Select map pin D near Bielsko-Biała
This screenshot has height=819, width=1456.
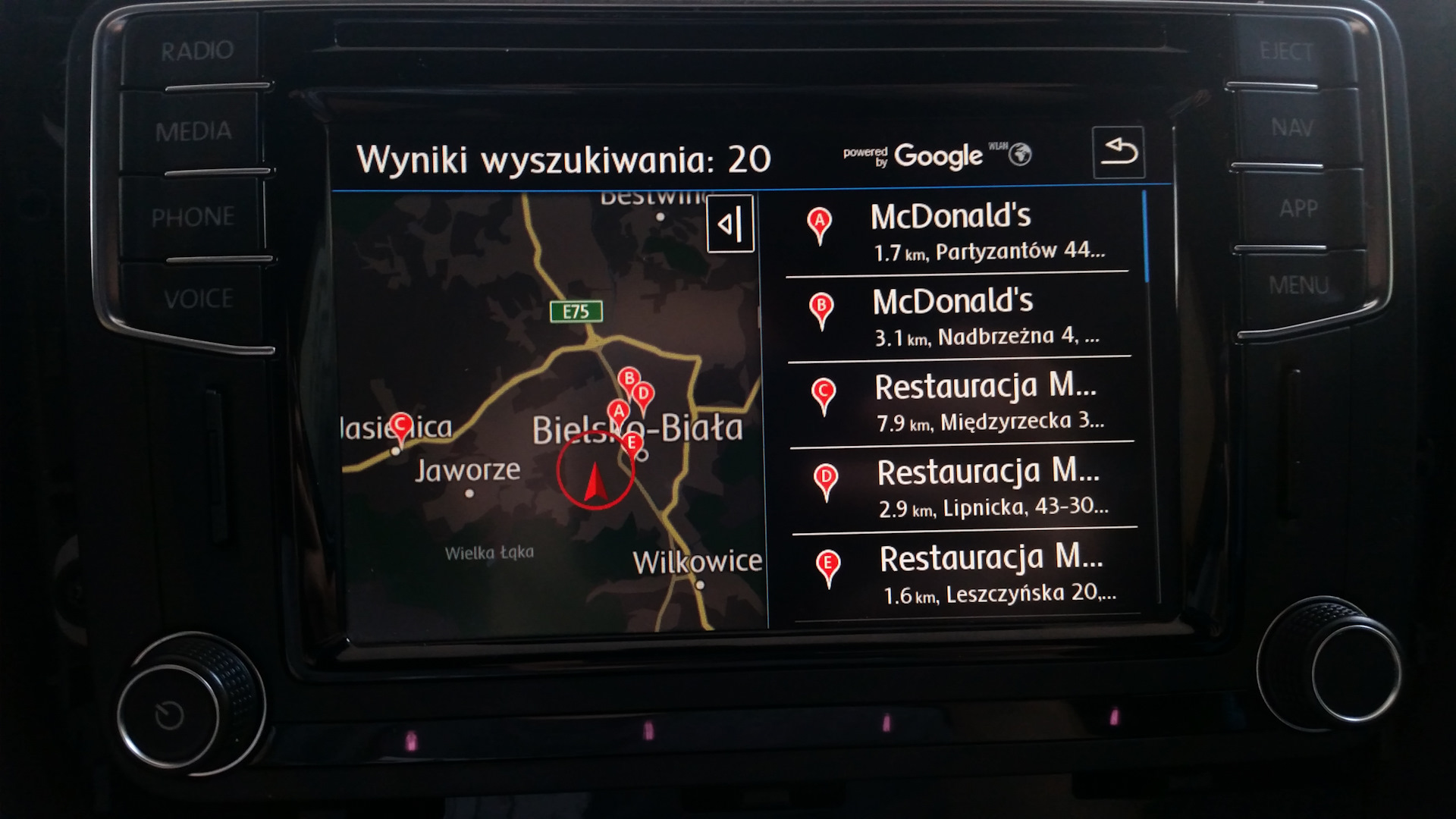click(643, 394)
